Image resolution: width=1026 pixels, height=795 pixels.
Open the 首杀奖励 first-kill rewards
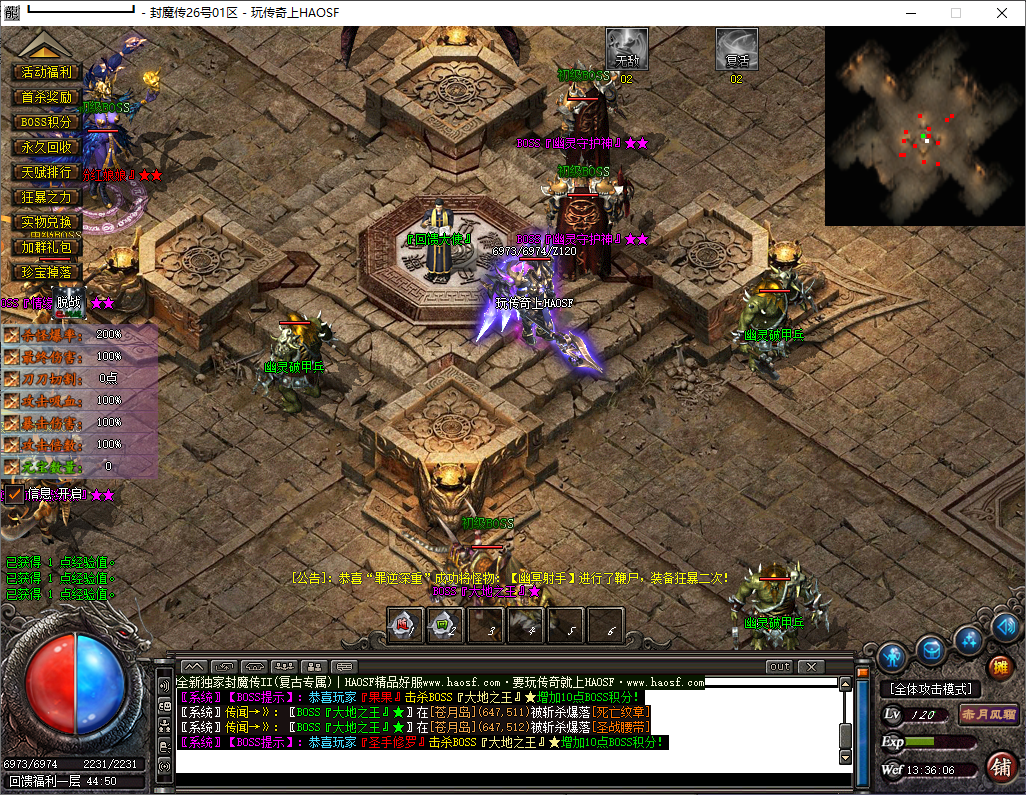(46, 97)
